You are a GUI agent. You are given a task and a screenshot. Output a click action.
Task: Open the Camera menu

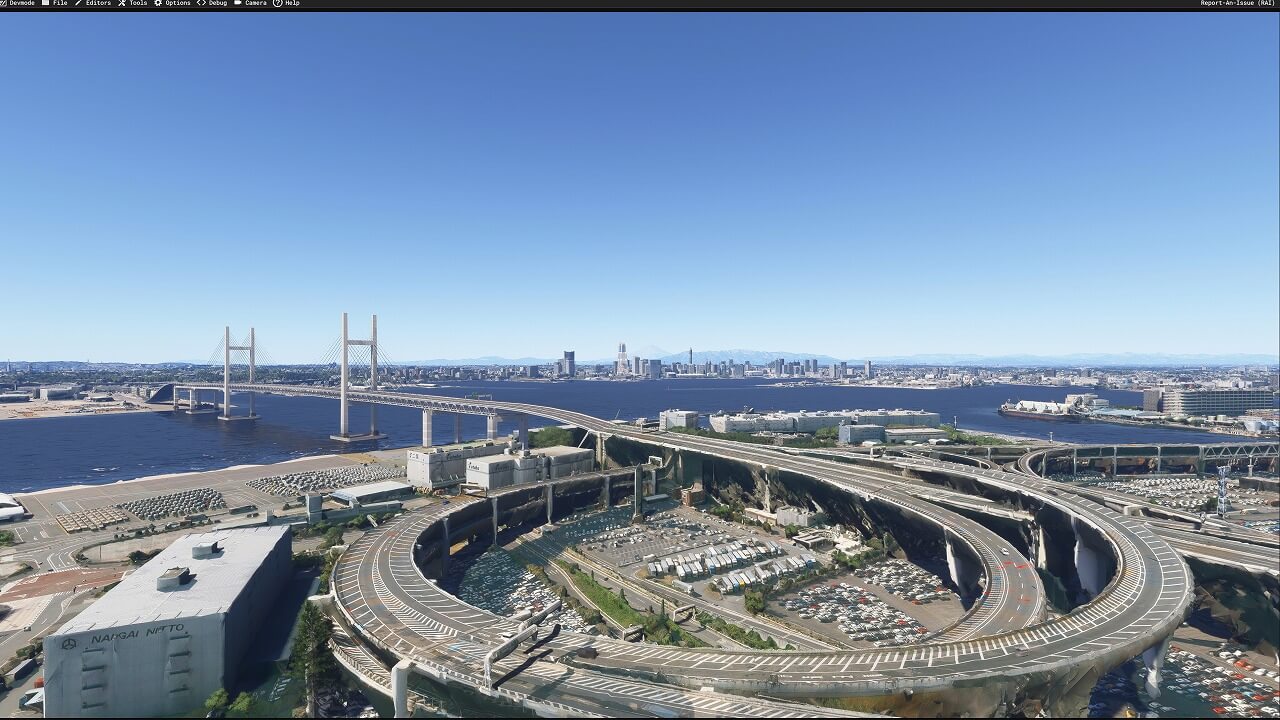click(251, 3)
